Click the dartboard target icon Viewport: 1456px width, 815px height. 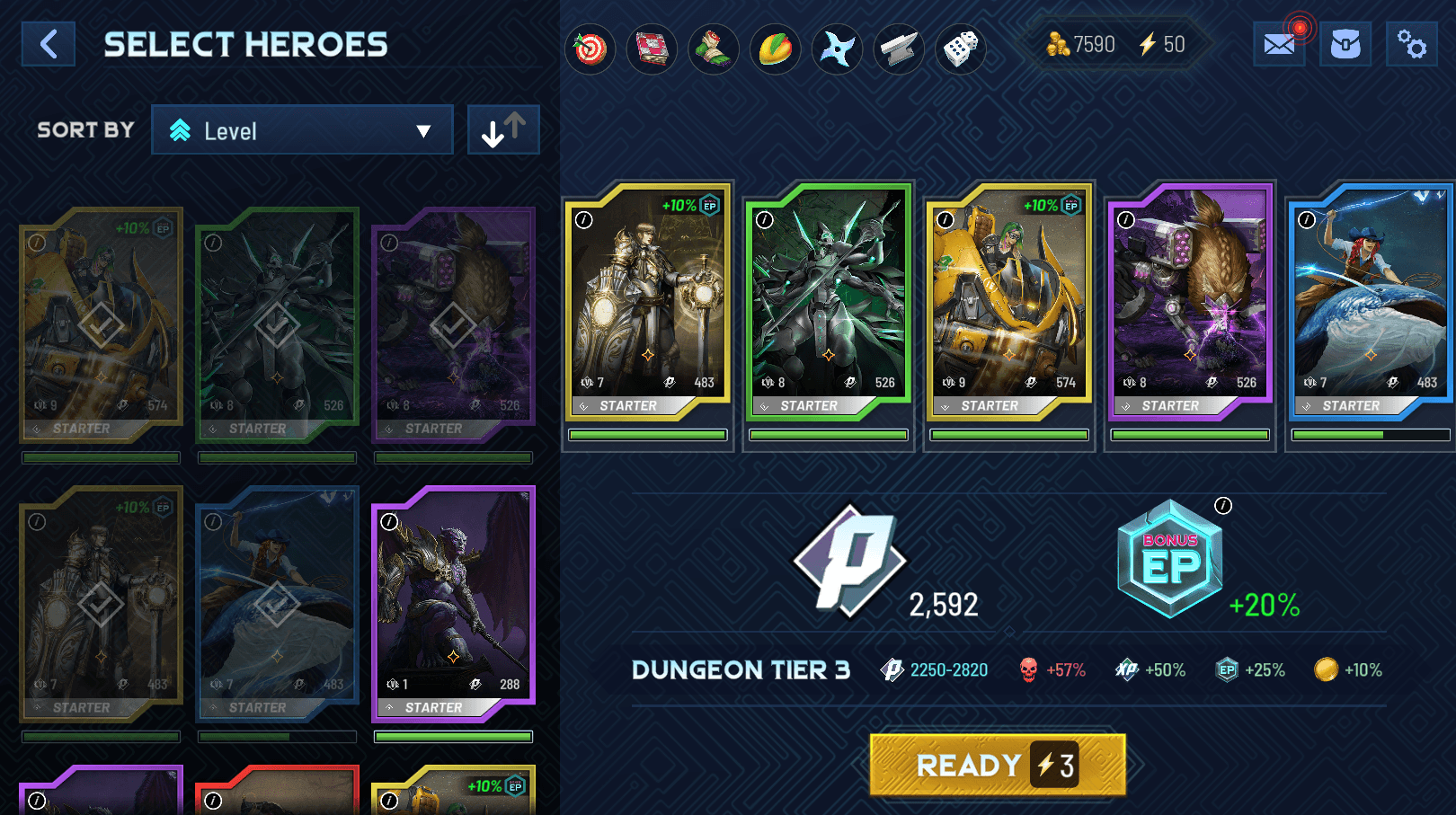590,49
